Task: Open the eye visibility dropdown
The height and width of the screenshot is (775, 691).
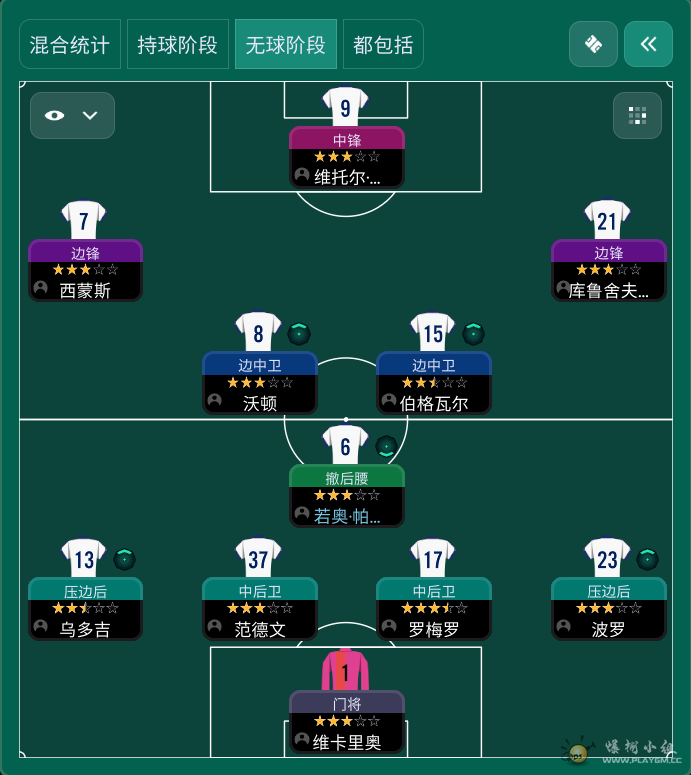Action: click(72, 115)
